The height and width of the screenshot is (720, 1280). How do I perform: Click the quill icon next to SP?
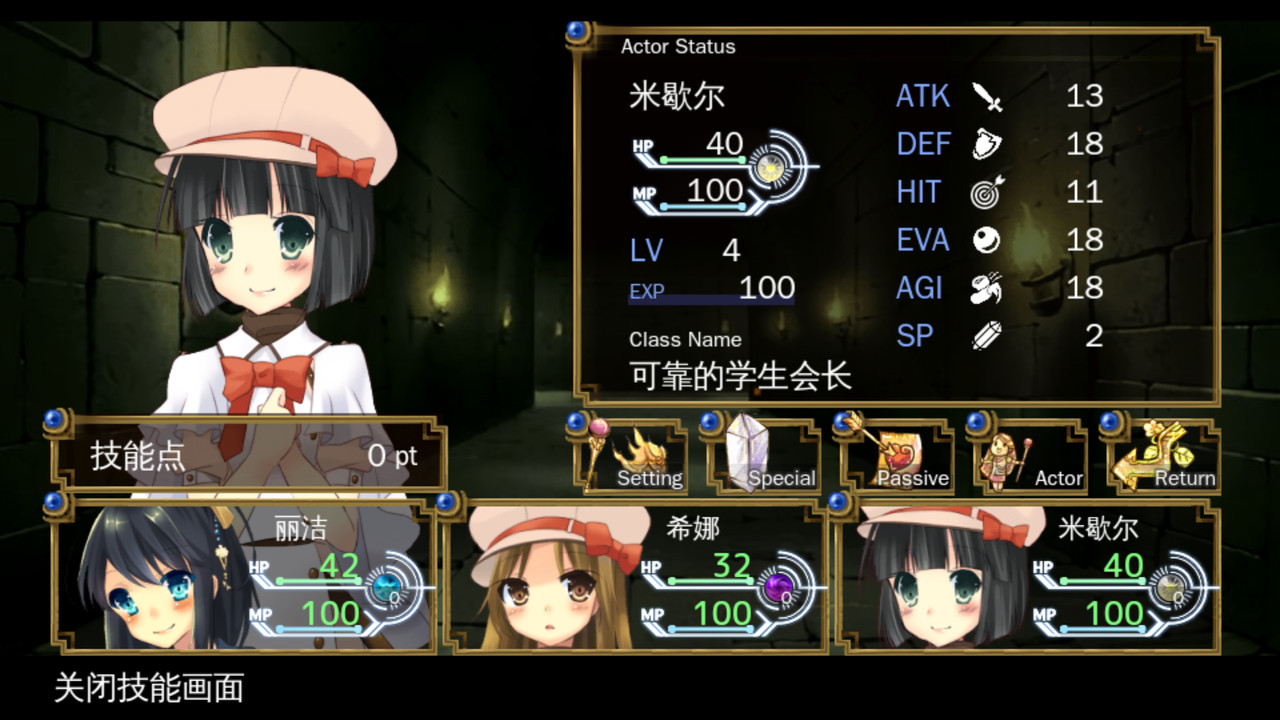[985, 335]
